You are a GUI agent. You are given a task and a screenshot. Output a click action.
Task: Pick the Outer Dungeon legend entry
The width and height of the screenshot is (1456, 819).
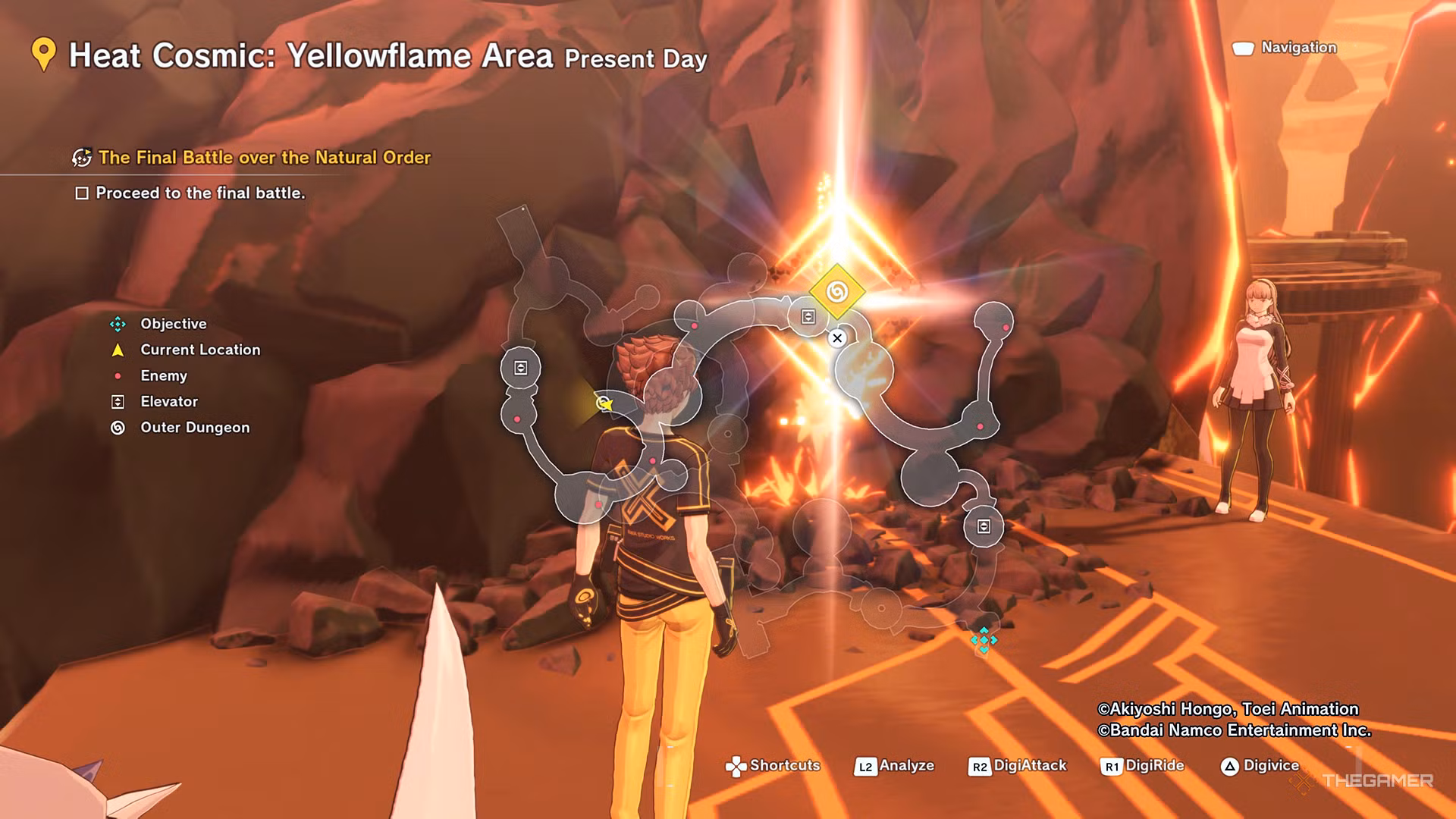click(x=194, y=428)
